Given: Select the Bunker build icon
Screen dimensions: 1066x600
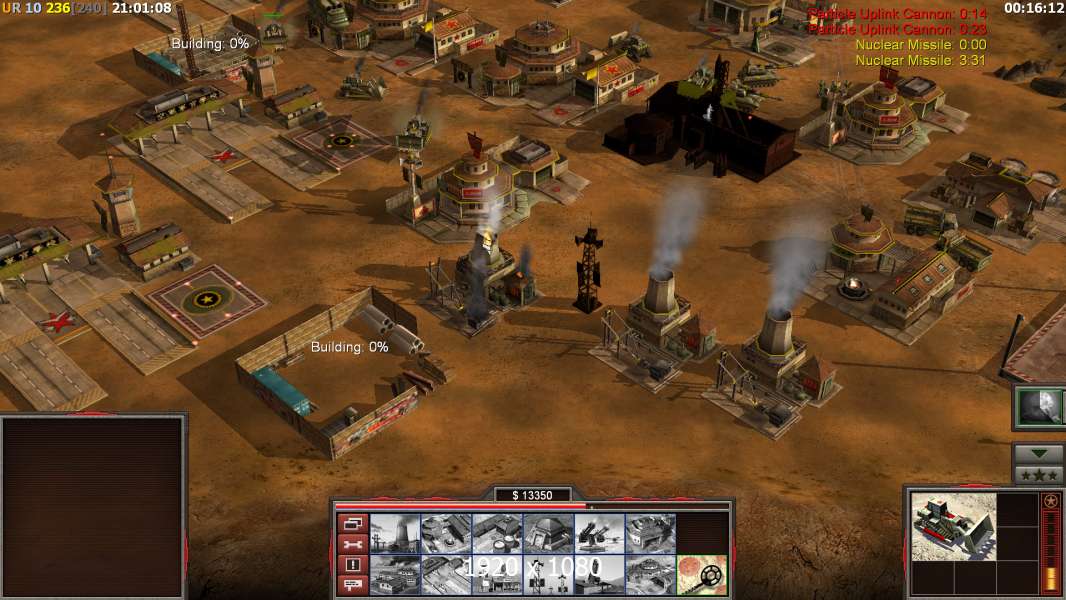Looking at the screenshot, I should click(x=548, y=534).
